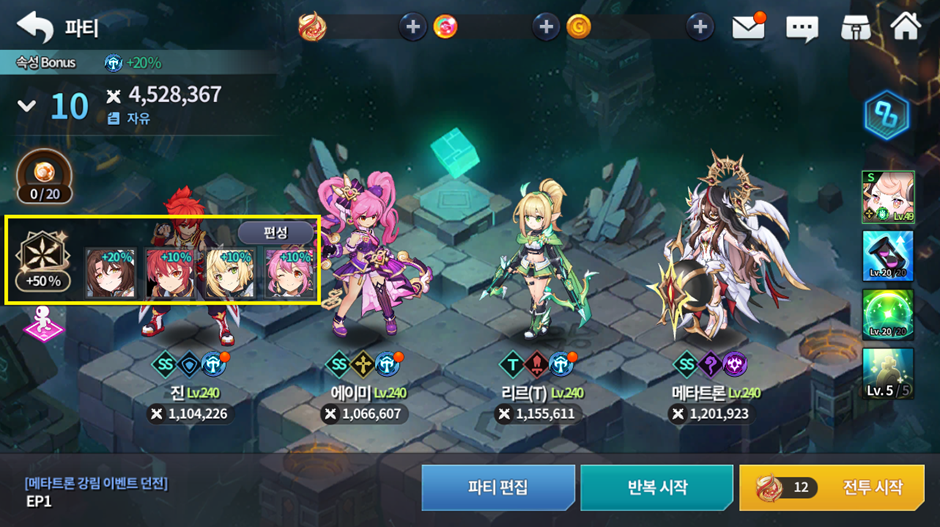Add more gold coins with plus
The height and width of the screenshot is (527, 940).
coord(700,27)
